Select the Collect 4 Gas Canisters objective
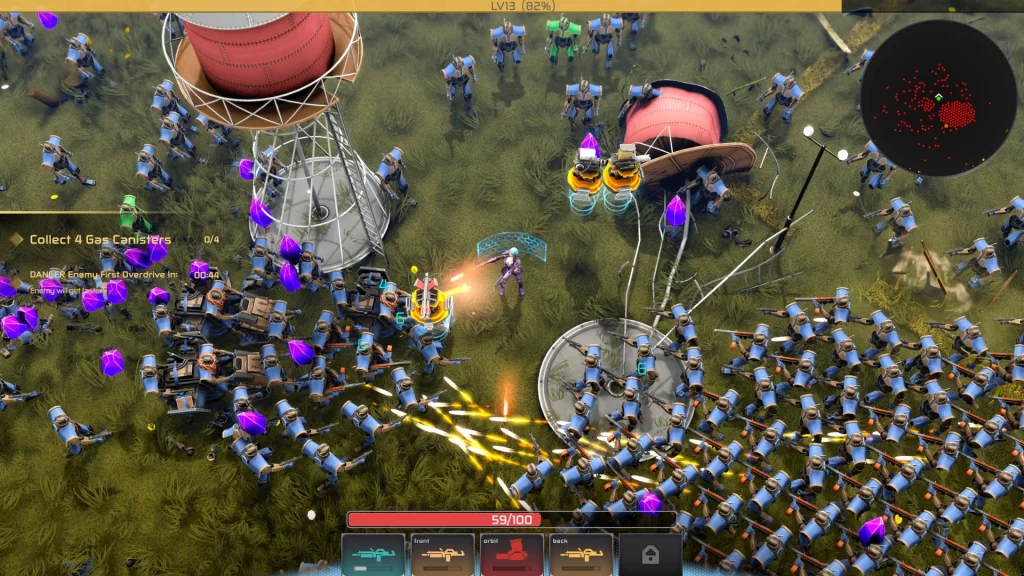Screen dimensions: 1024x576 [100, 240]
